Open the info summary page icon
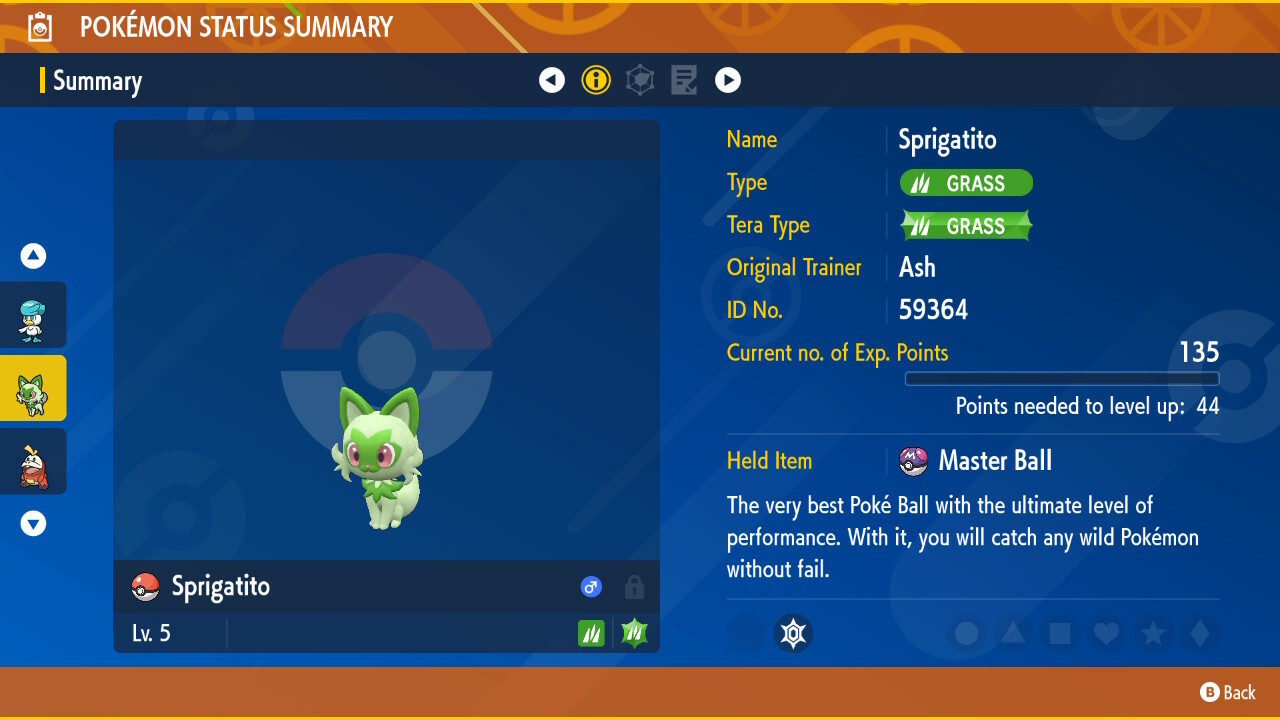 click(x=596, y=80)
